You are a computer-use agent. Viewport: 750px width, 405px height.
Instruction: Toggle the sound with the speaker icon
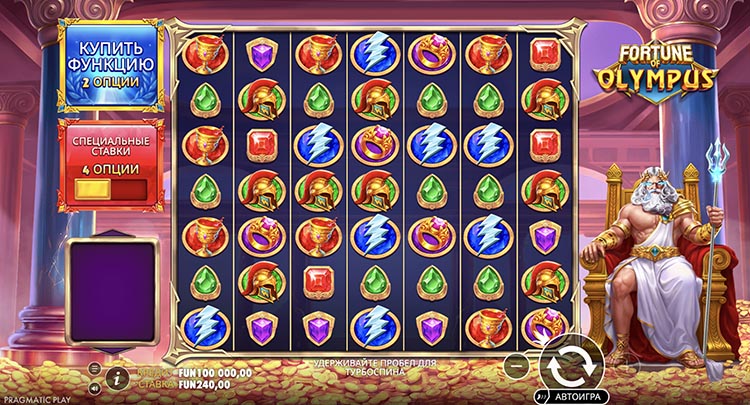pos(94,387)
